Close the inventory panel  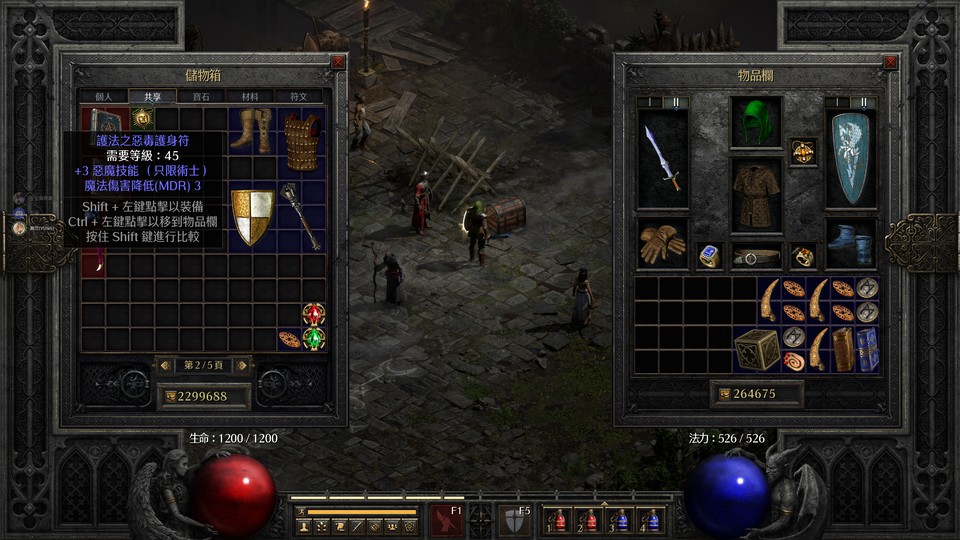(x=890, y=62)
